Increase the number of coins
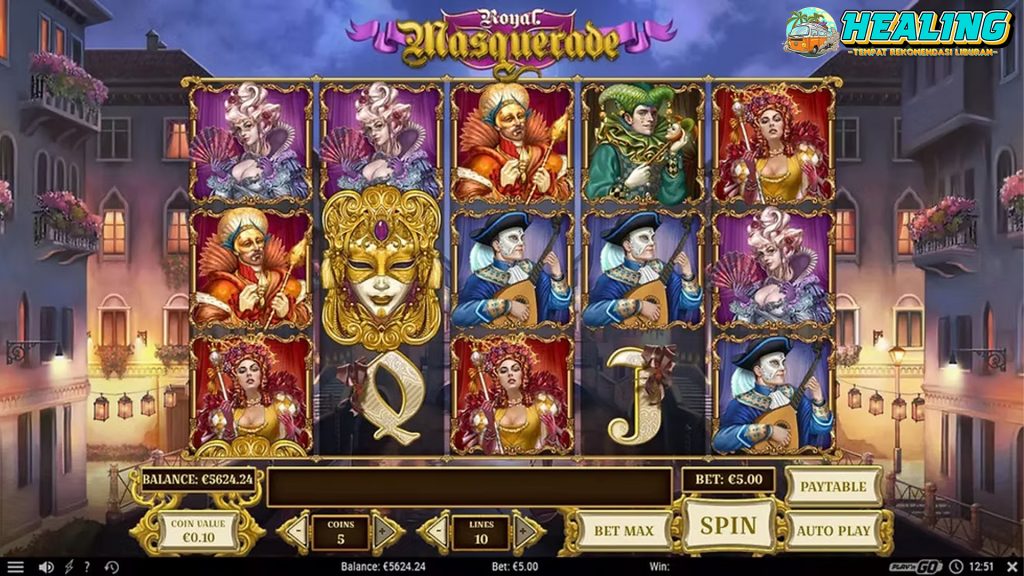The width and height of the screenshot is (1024, 576). [x=387, y=531]
